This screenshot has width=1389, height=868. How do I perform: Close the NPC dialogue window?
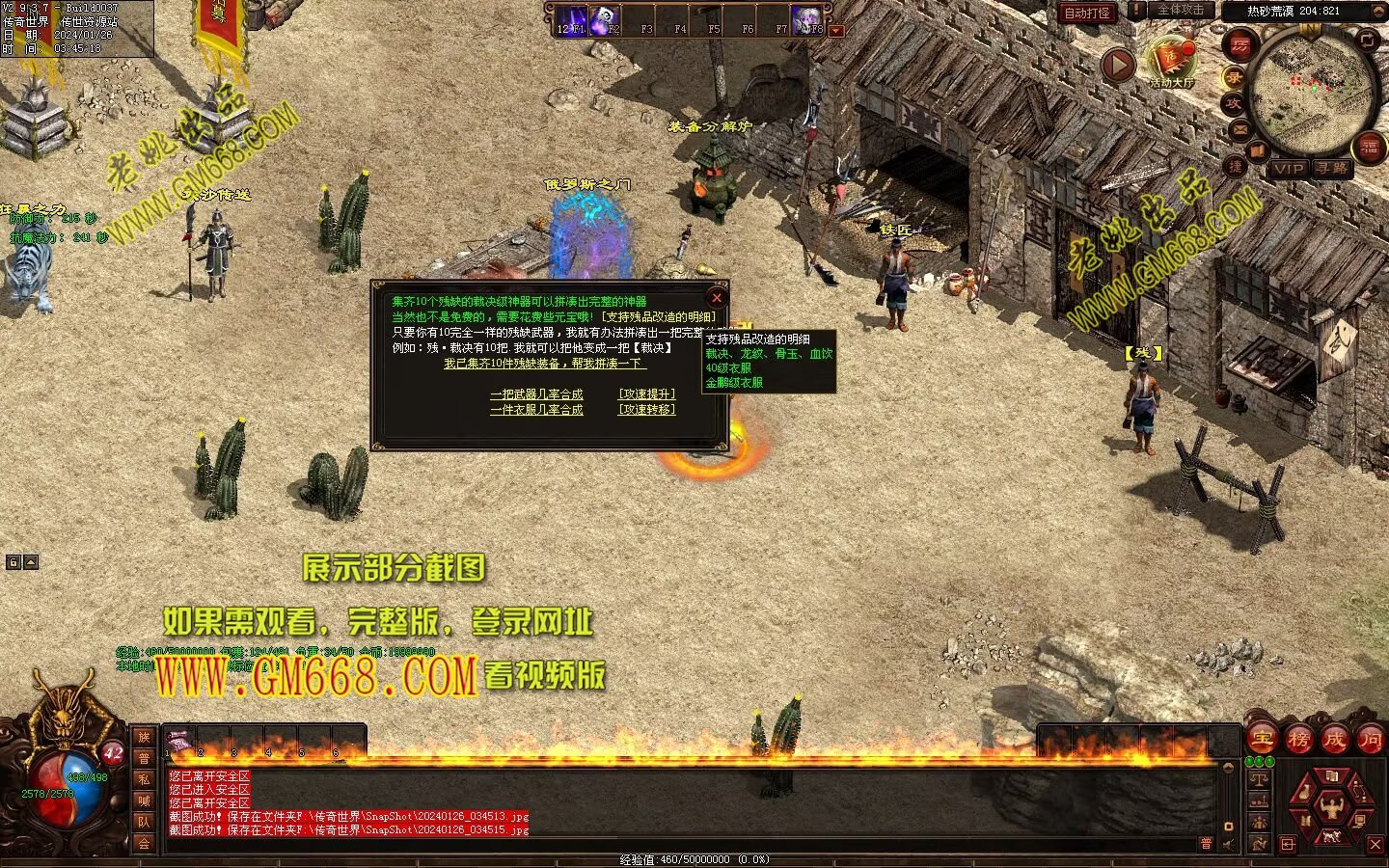pyautogui.click(x=716, y=298)
